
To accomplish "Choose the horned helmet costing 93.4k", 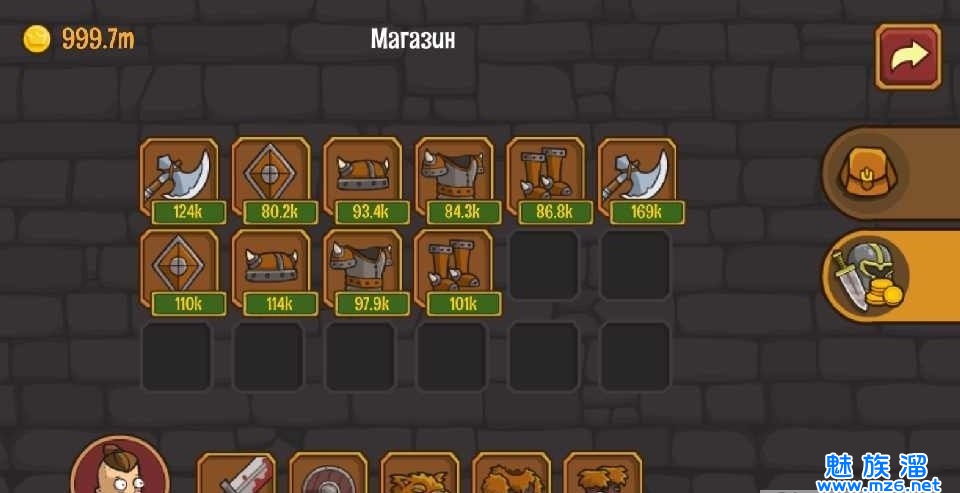I will click(363, 178).
